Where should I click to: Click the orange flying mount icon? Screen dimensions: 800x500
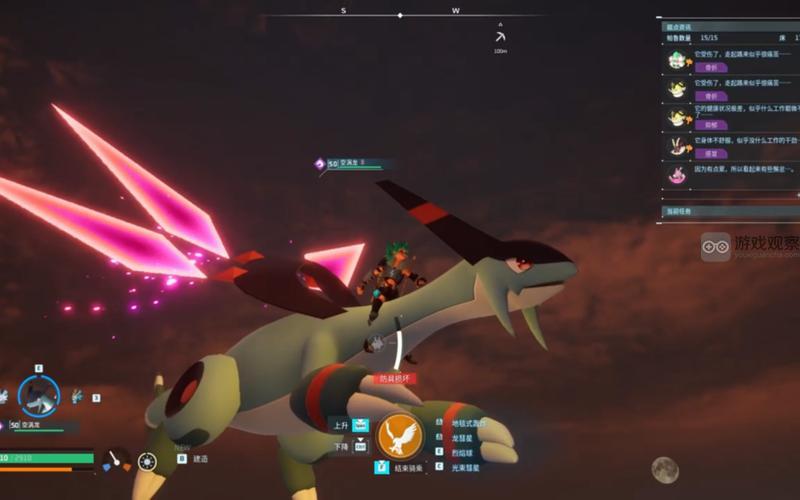[x=401, y=437]
